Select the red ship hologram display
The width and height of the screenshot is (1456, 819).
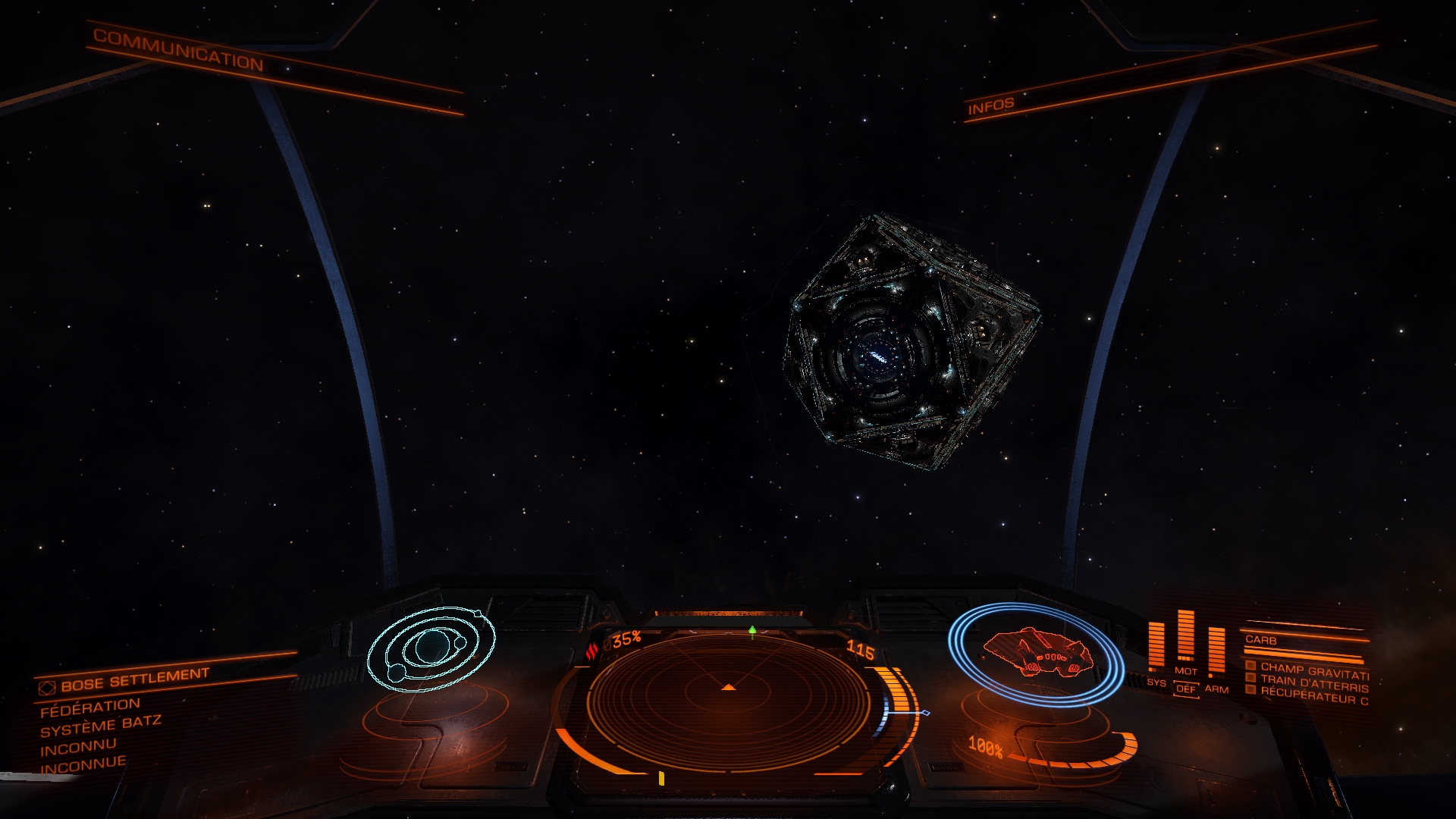coord(1036,652)
